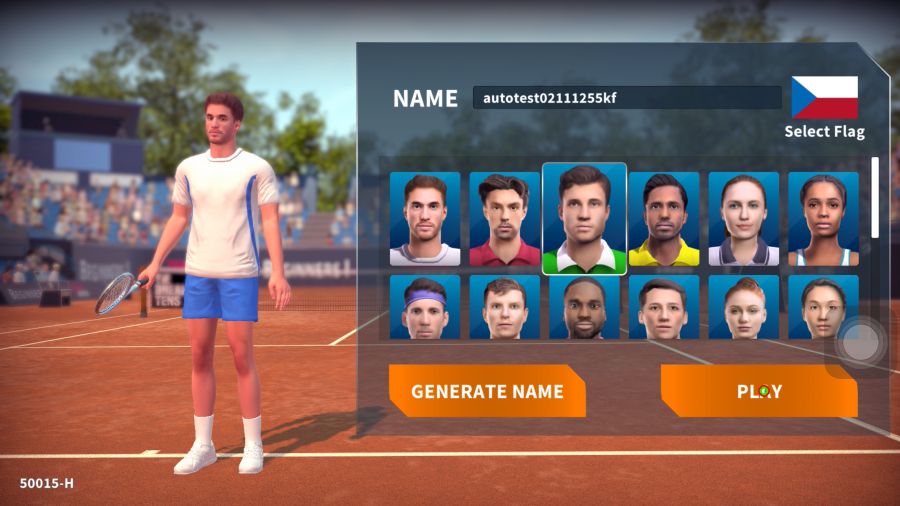Screen dimensions: 900x506
Task: Open the Czech flag selector
Action: [824, 98]
